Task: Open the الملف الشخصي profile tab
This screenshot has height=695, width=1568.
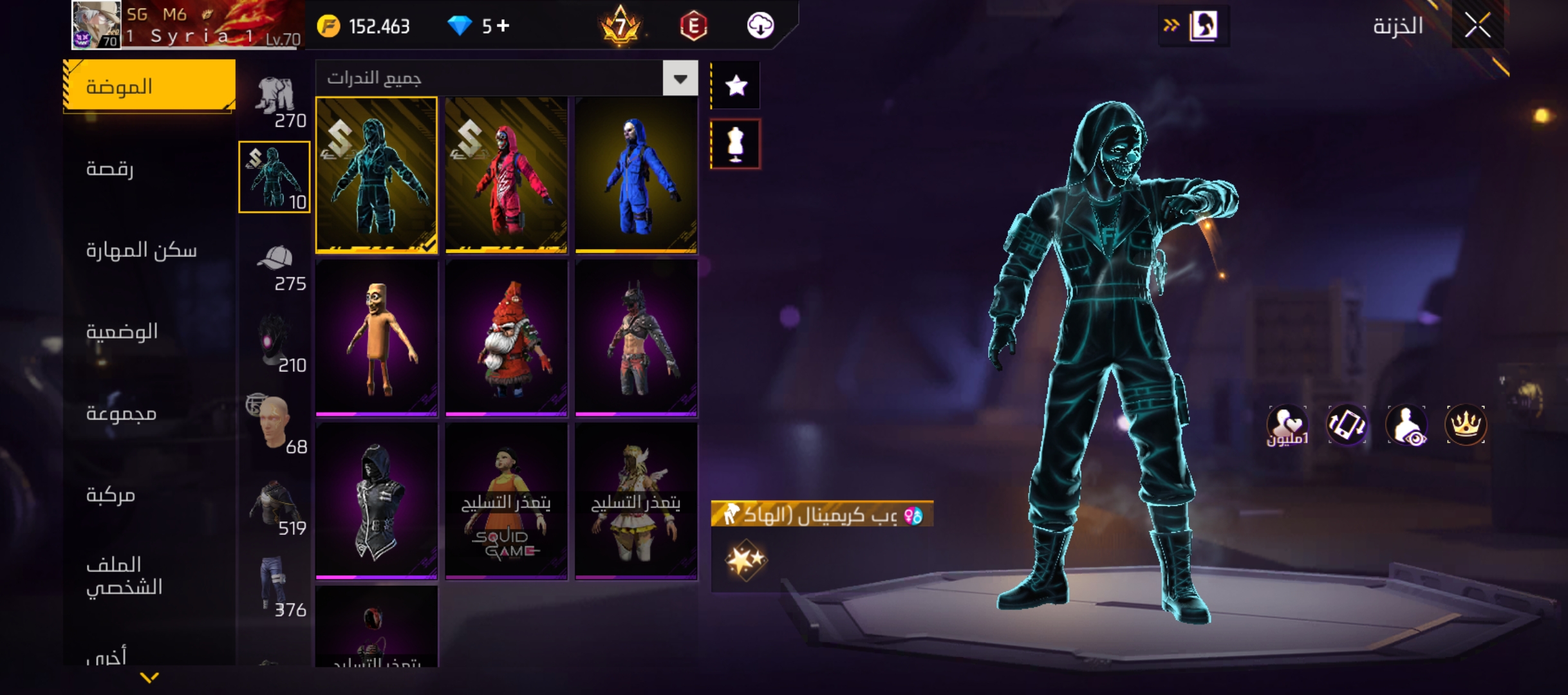Action: pyautogui.click(x=124, y=576)
